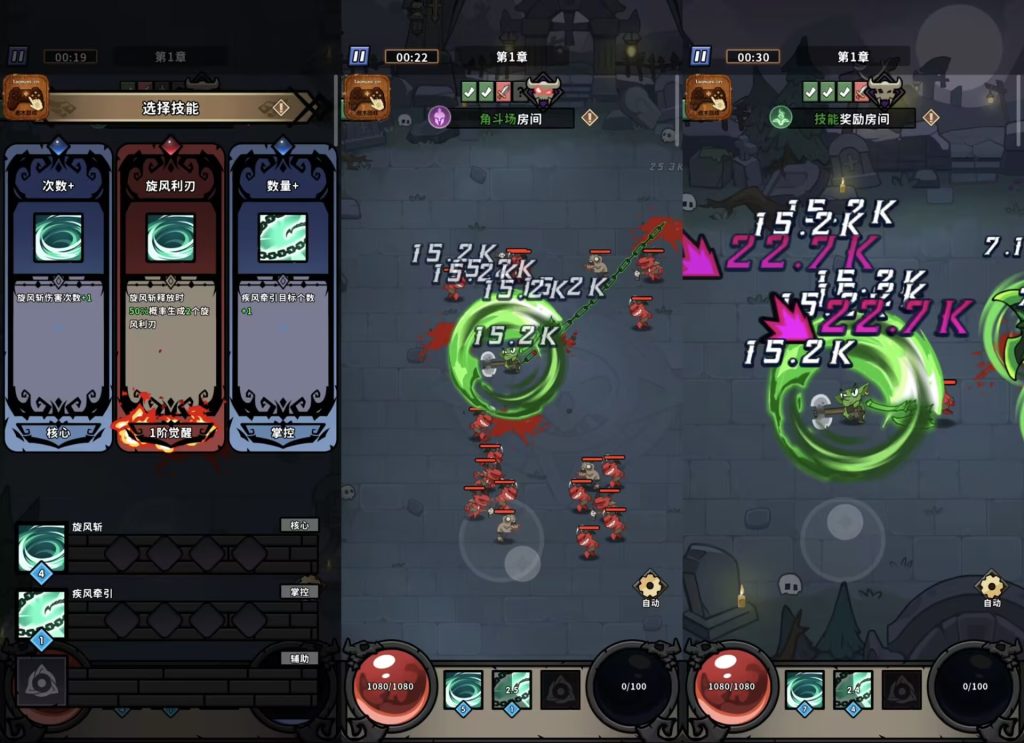Activate the whirlwind skill with level 7 badge
The width and height of the screenshot is (1024, 743).
pos(804,689)
